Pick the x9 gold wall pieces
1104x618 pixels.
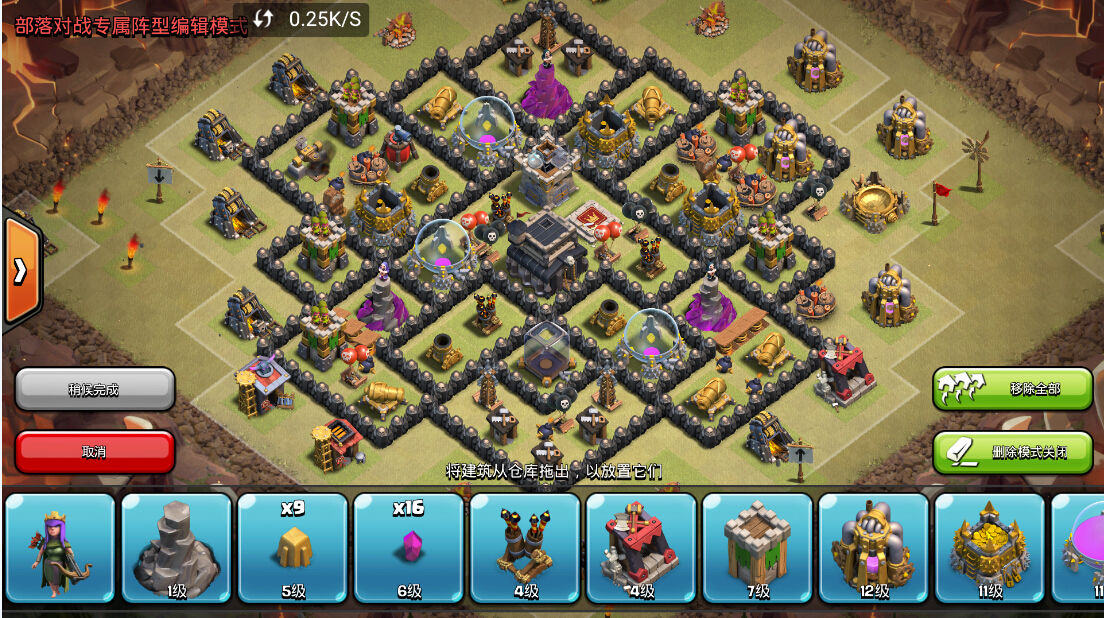[x=292, y=548]
